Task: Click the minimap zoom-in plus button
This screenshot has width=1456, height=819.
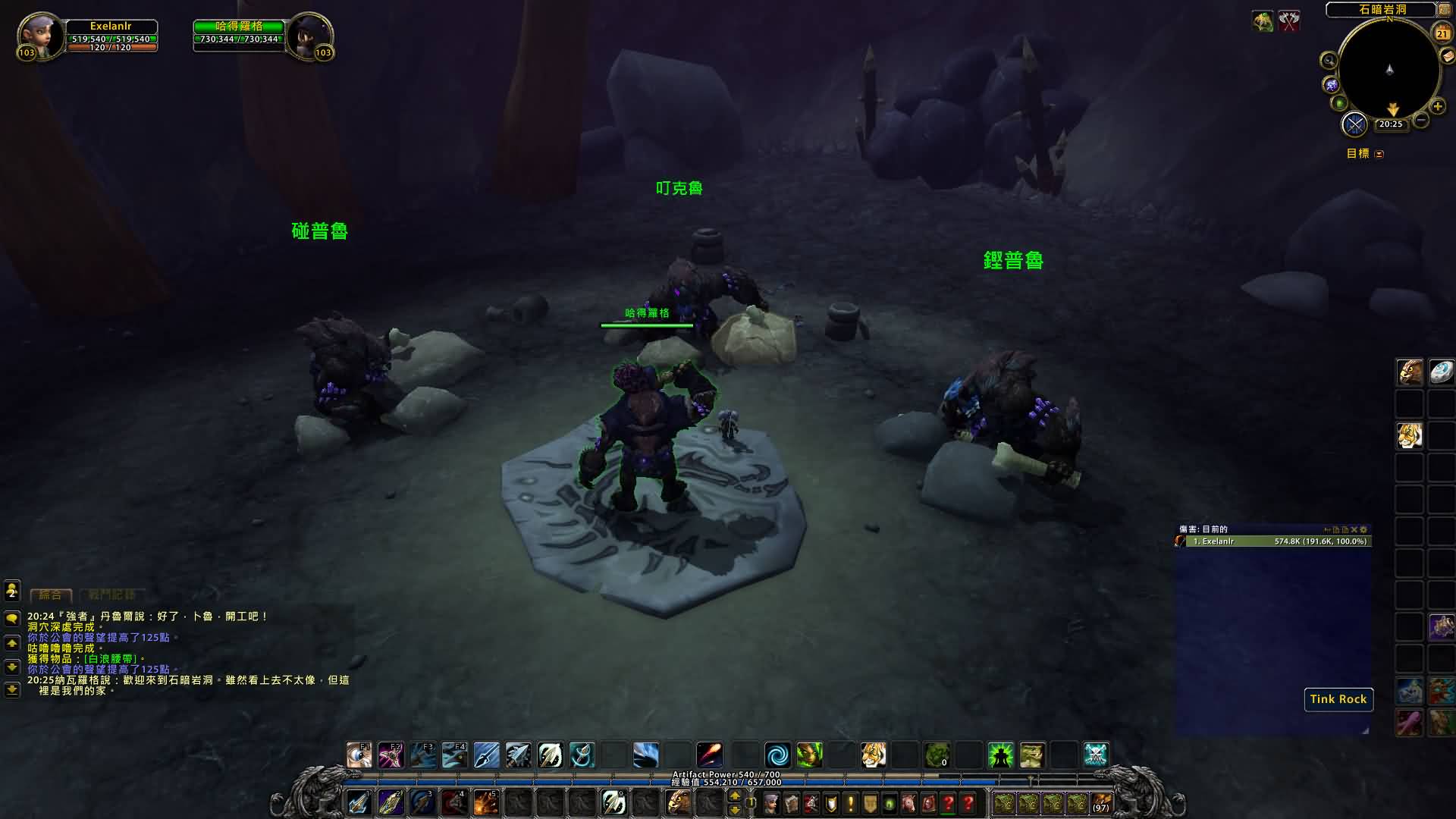Action: (1438, 107)
